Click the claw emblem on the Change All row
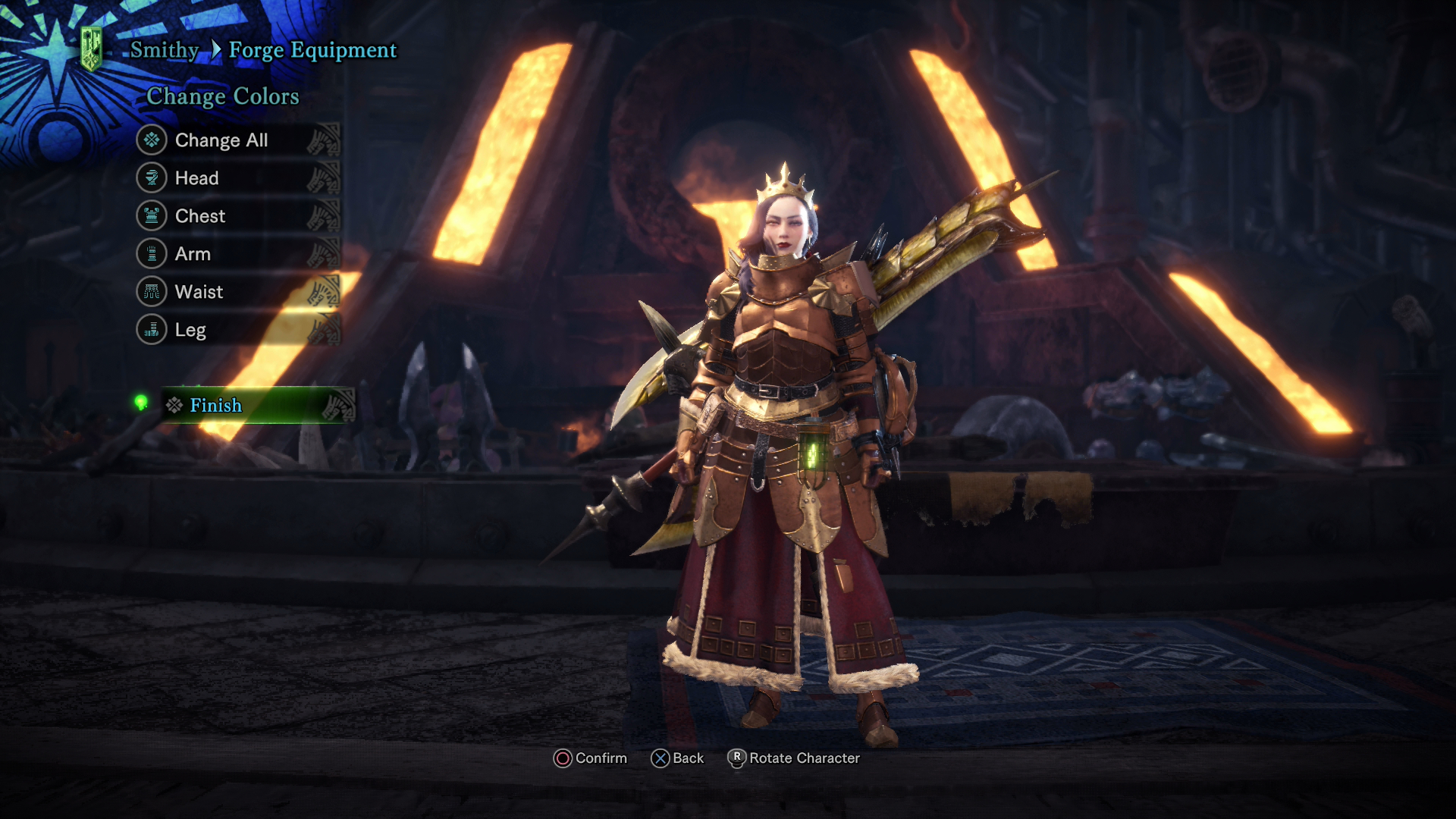 click(325, 140)
